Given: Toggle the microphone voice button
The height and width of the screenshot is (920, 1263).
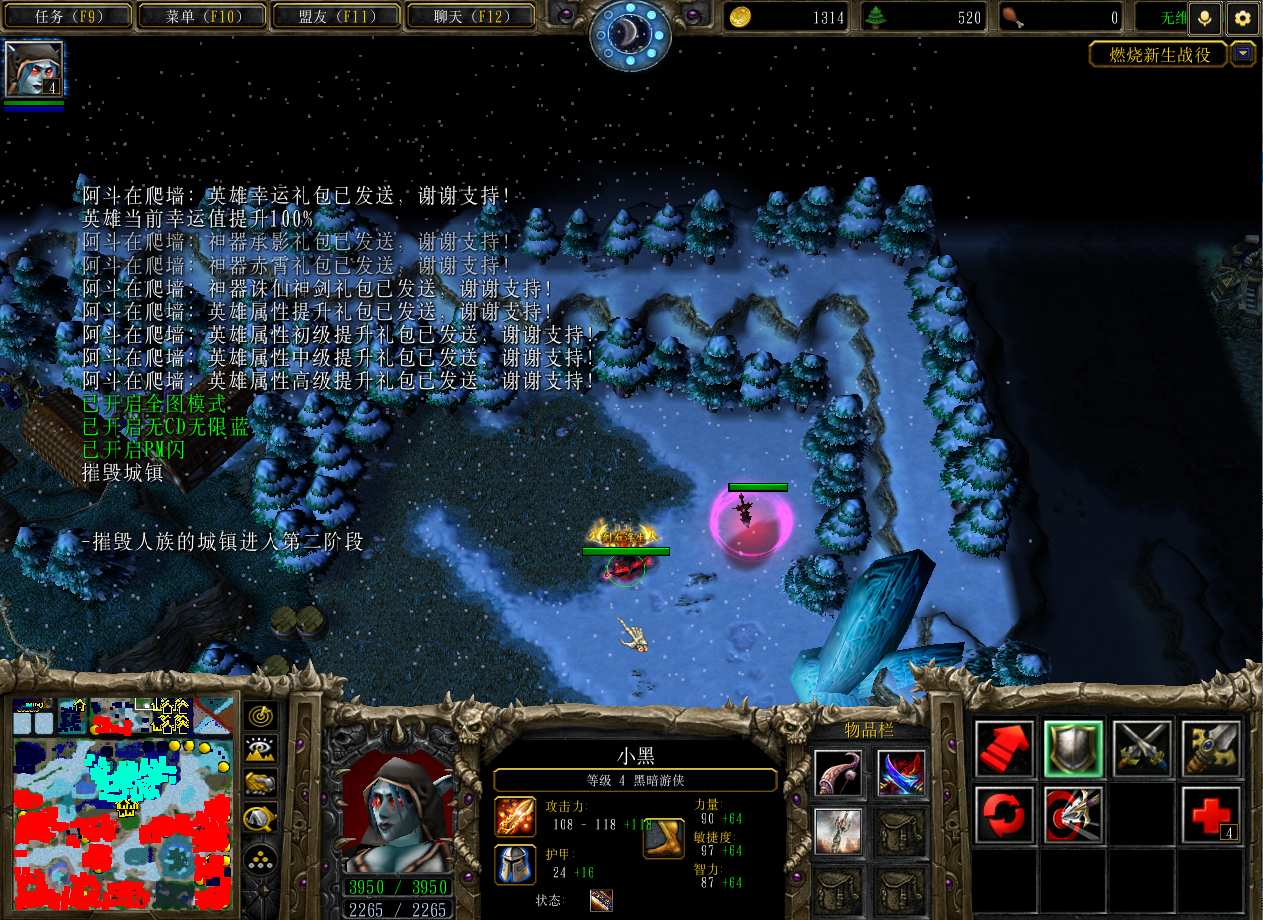Looking at the screenshot, I should pyautogui.click(x=1205, y=18).
